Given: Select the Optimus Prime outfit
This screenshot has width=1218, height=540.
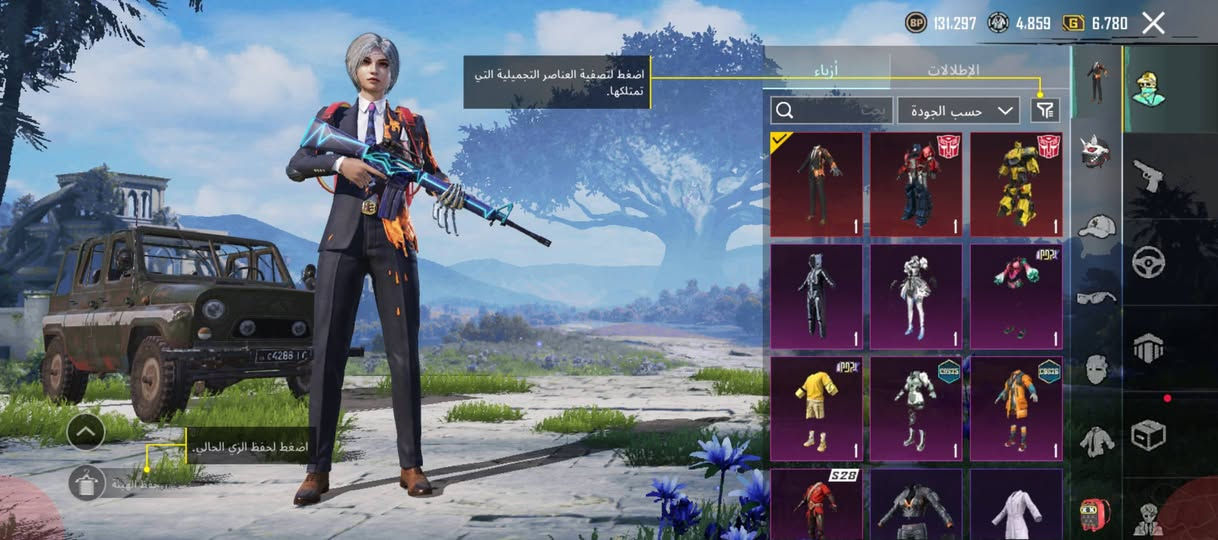Looking at the screenshot, I should (x=916, y=184).
